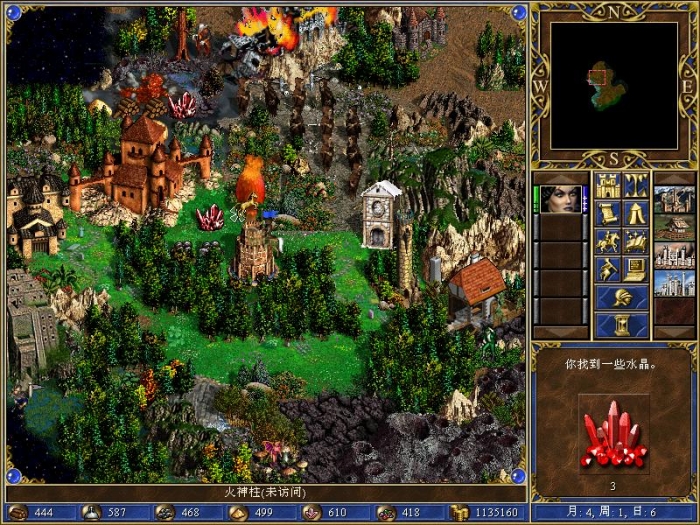
Task: Click the sleep hero tent button
Action: tap(635, 213)
